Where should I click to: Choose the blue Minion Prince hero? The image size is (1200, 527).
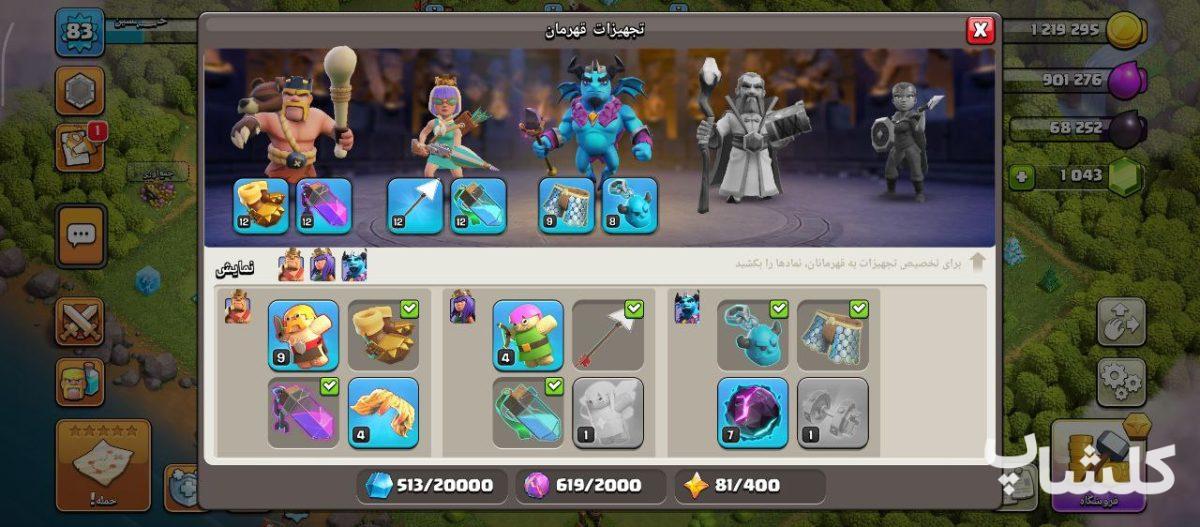pos(590,115)
